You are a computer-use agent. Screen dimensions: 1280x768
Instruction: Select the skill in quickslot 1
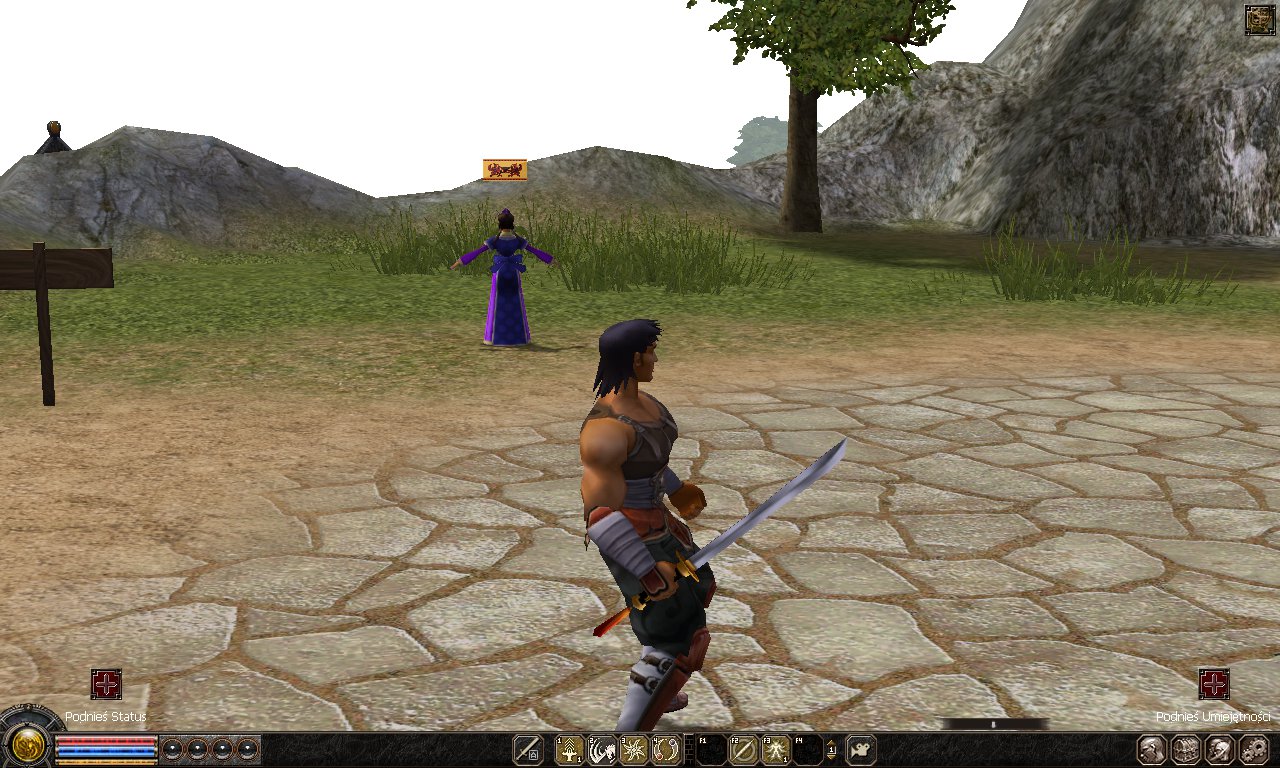click(570, 748)
